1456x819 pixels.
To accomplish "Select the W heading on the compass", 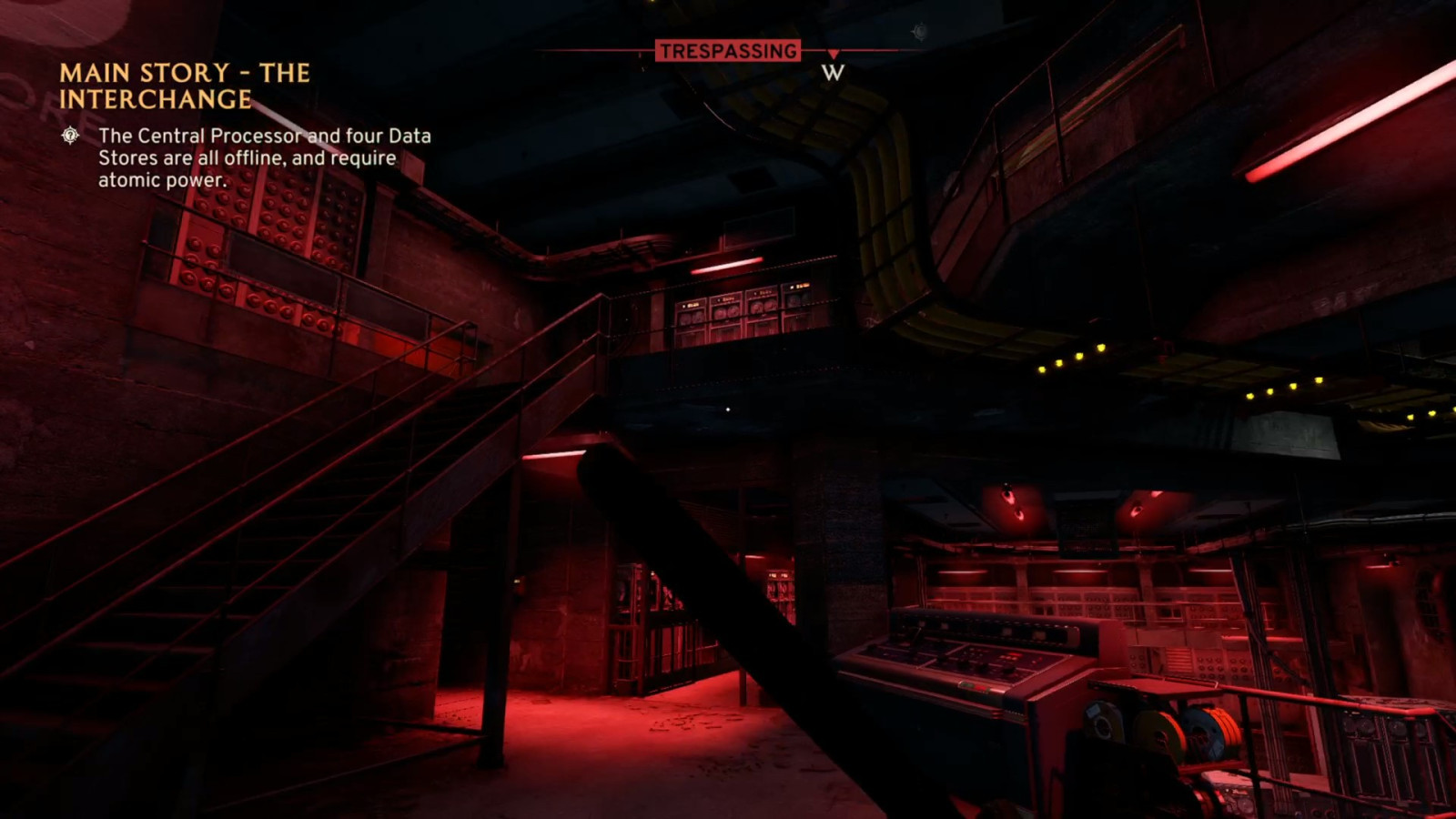I will (x=833, y=73).
